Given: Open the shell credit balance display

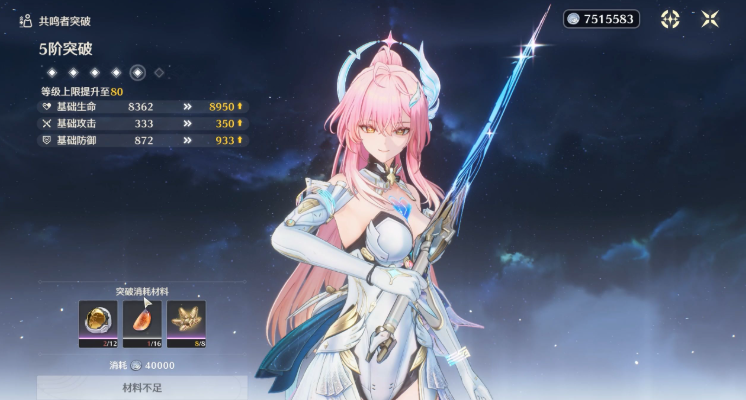Looking at the screenshot, I should [x=600, y=19].
